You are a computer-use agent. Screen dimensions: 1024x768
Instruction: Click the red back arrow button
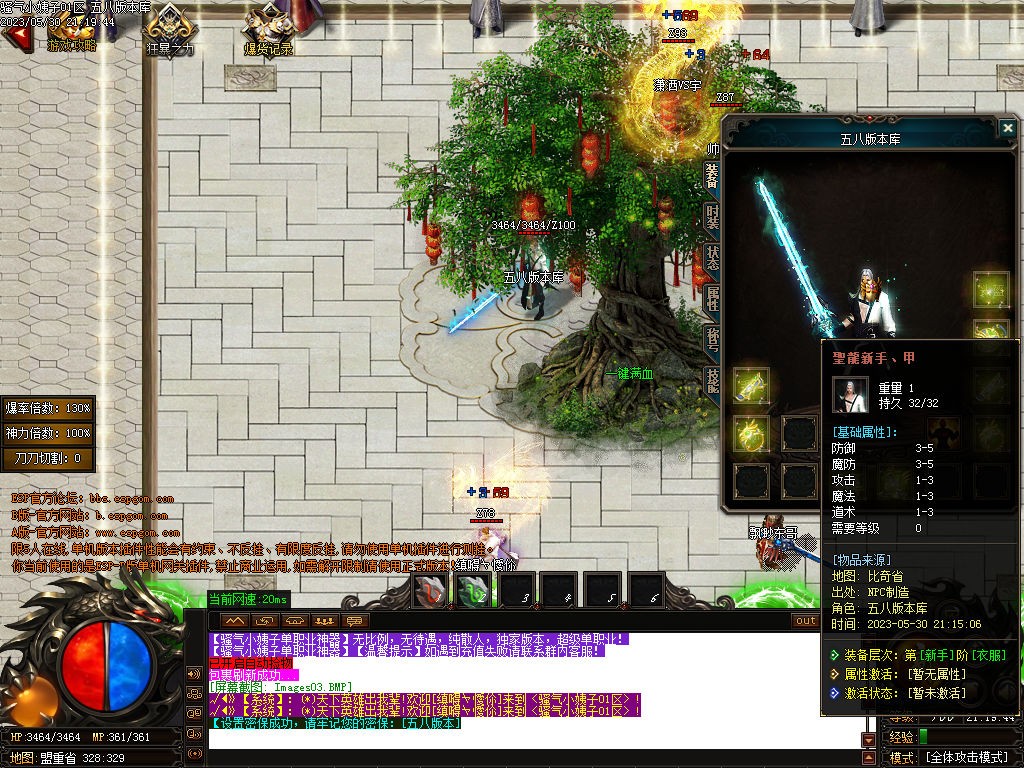click(17, 36)
